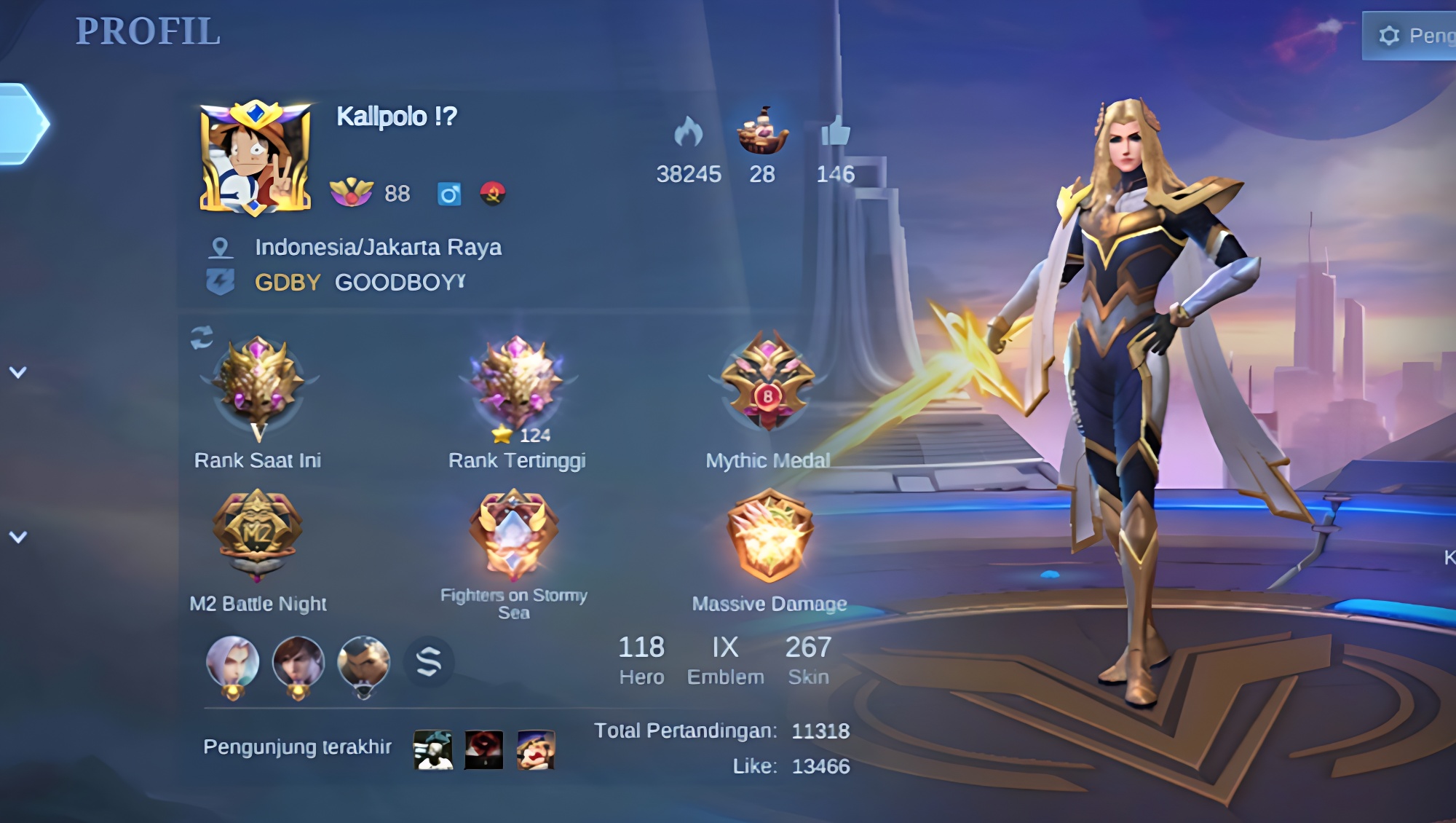The width and height of the screenshot is (1456, 823).
Task: Open the Hero count 118
Action: (641, 659)
